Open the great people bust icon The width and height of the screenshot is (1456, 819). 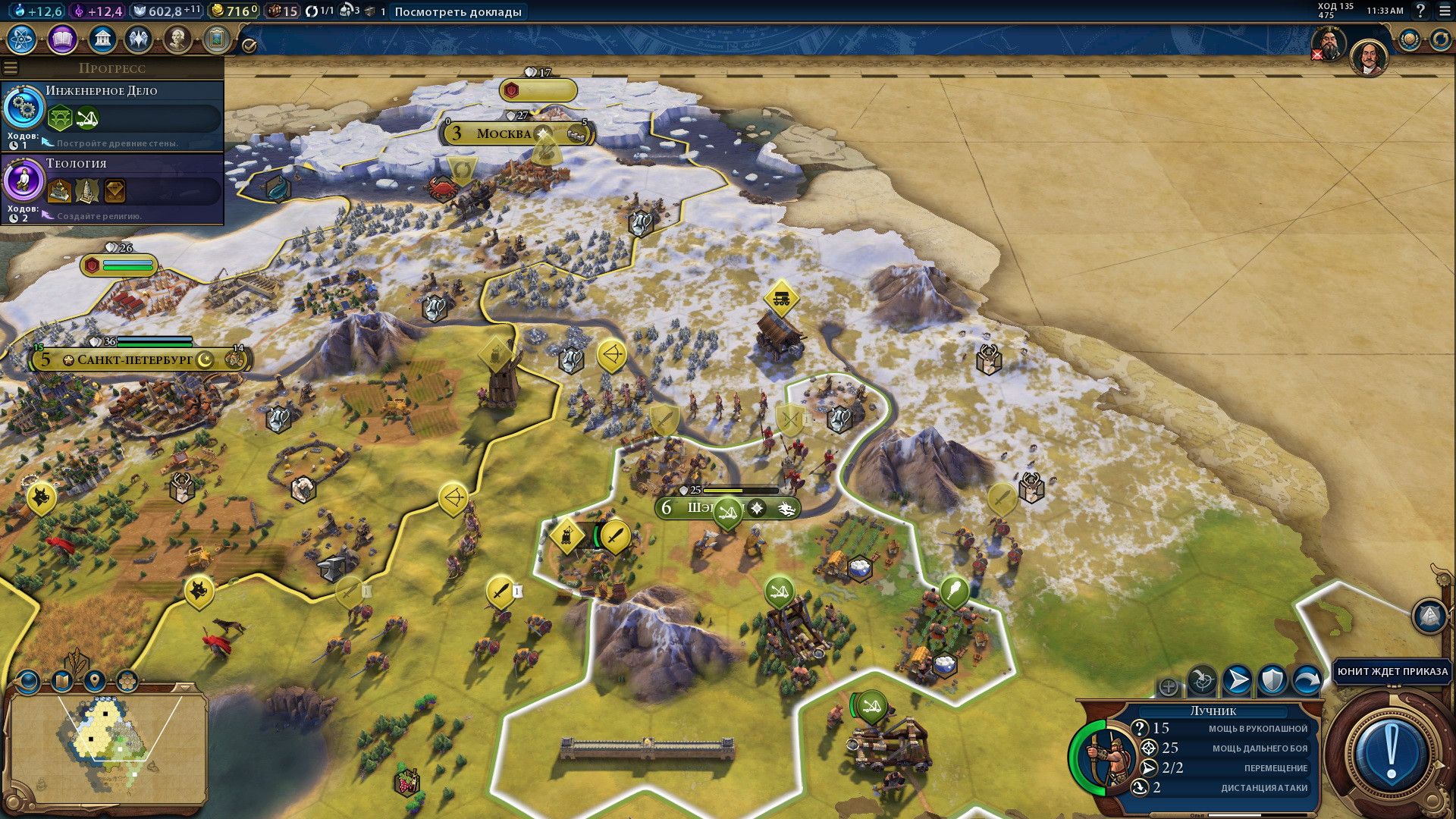pyautogui.click(x=177, y=39)
